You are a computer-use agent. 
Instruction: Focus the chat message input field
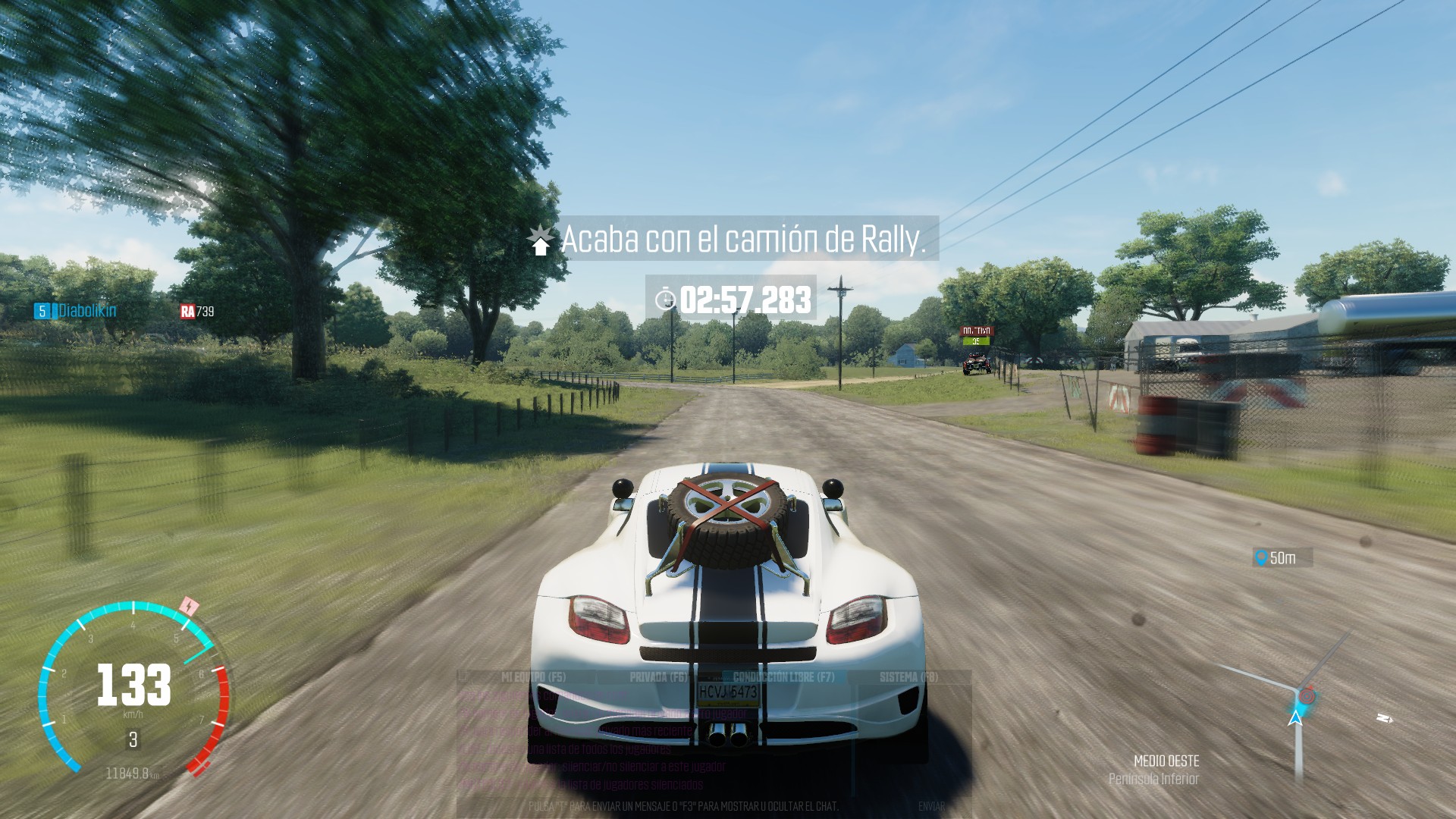682,806
